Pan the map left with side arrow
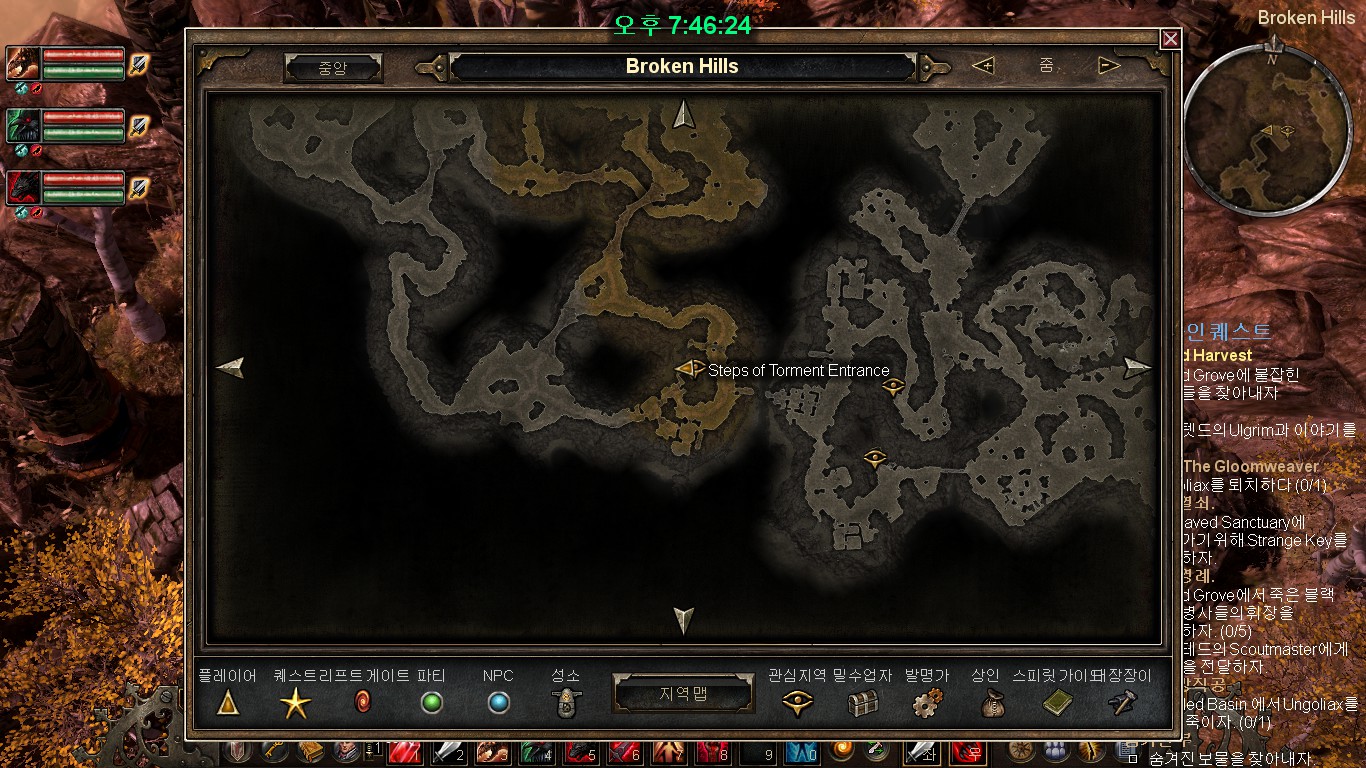This screenshot has width=1366, height=768. click(230, 368)
